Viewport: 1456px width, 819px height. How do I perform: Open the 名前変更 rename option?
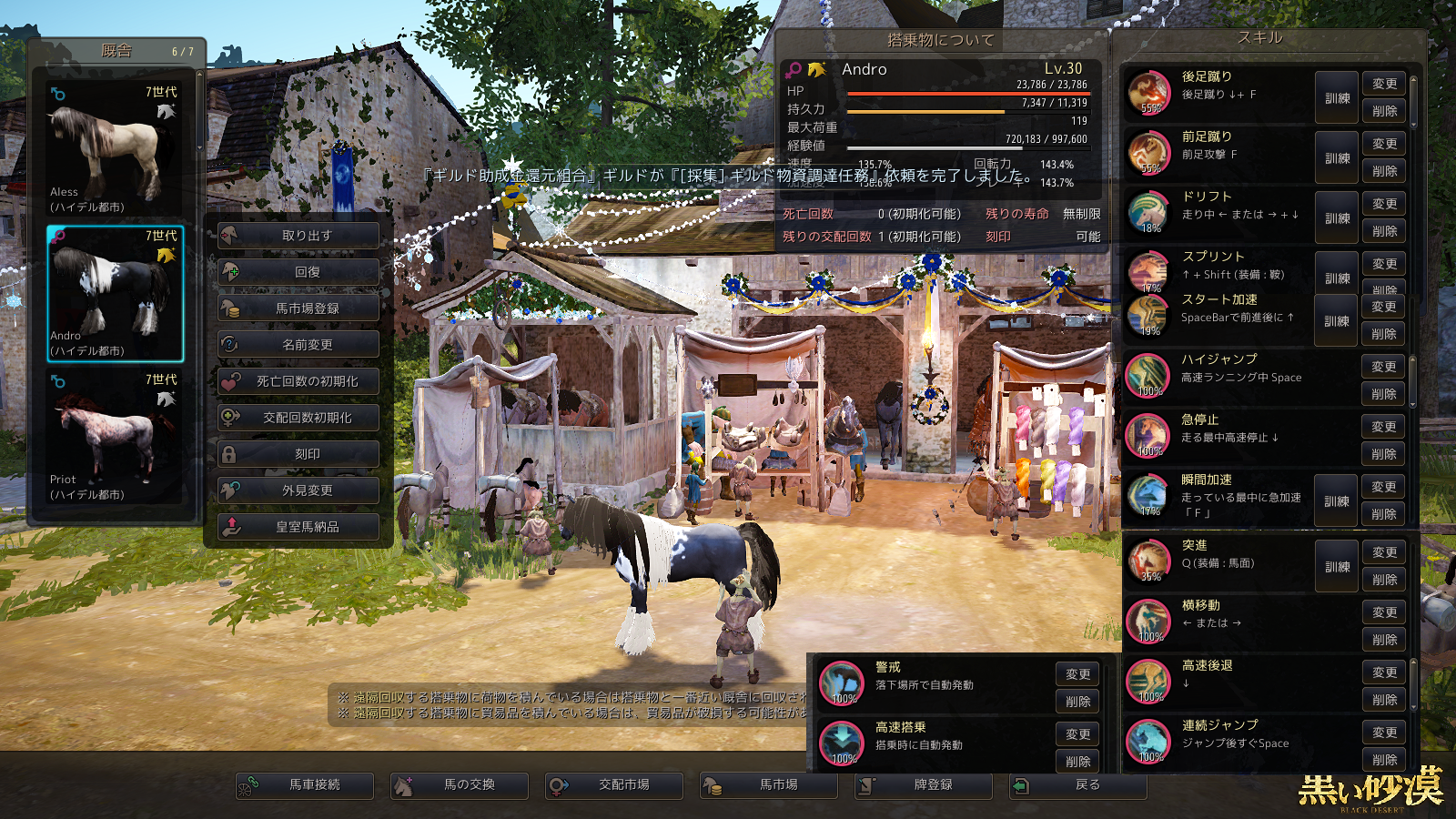(x=298, y=345)
